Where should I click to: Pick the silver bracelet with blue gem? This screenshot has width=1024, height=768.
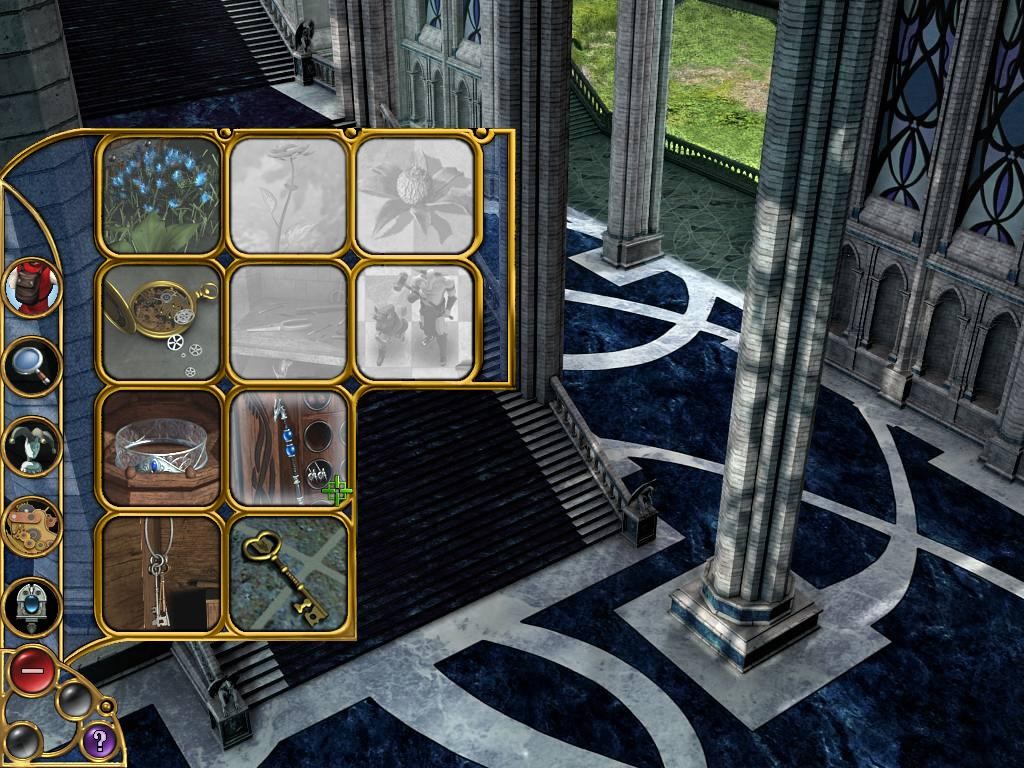click(160, 448)
